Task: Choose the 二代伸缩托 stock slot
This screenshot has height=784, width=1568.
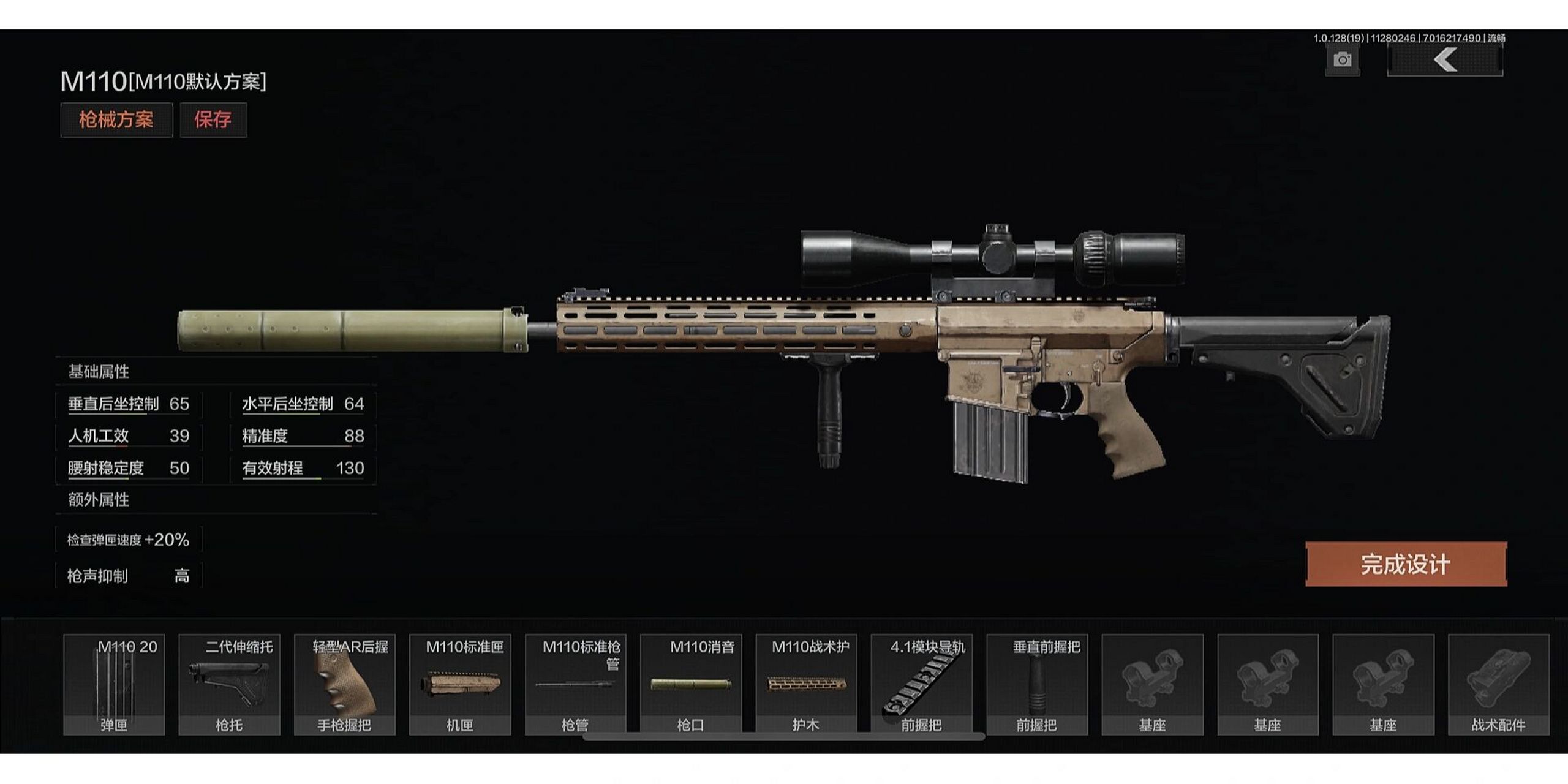Action: 229,684
